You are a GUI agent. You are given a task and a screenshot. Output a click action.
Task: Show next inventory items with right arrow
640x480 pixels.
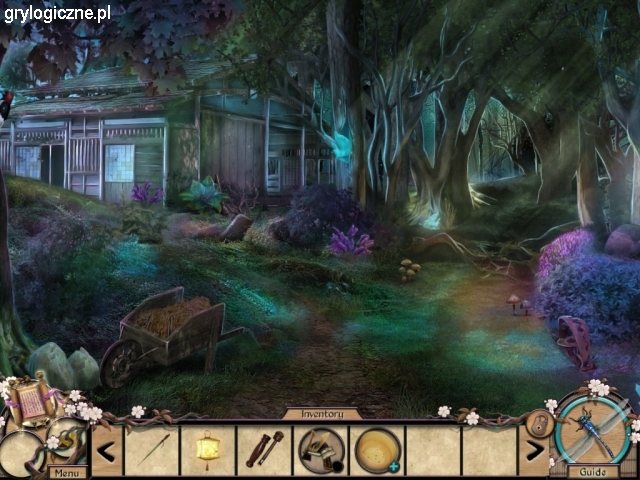click(x=534, y=449)
